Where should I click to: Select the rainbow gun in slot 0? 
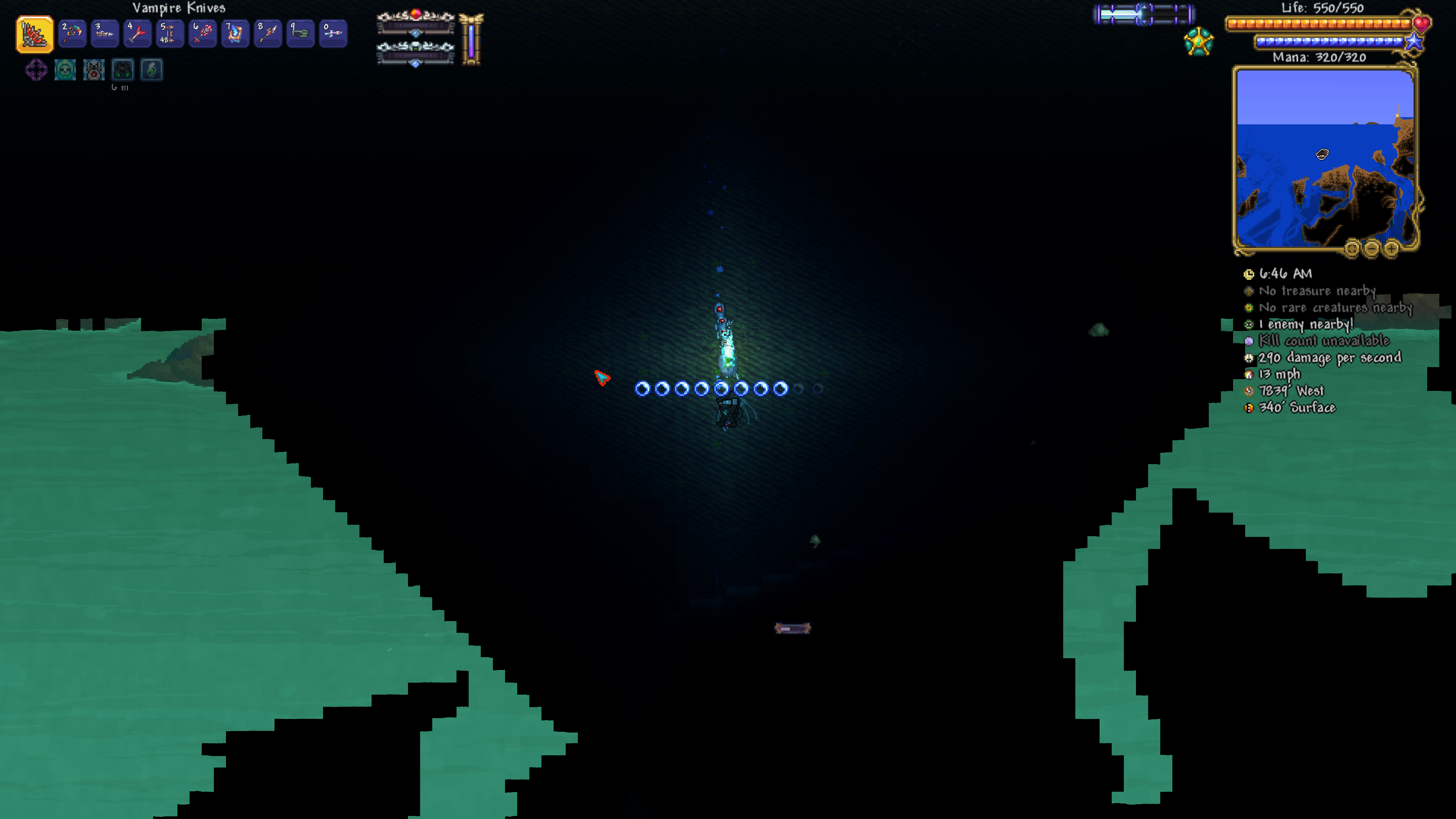(333, 34)
